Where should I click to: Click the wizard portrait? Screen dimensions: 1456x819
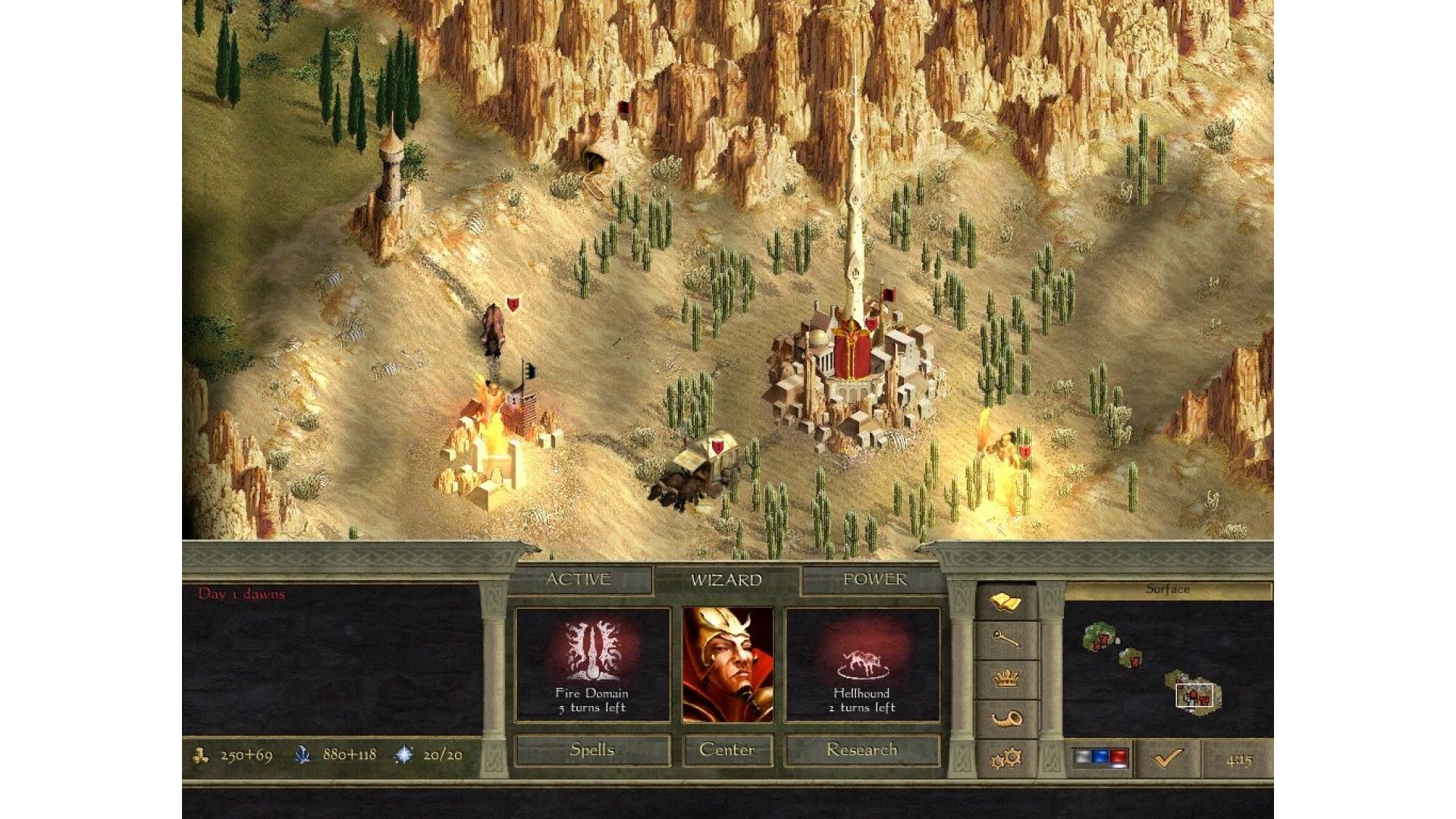(727, 665)
